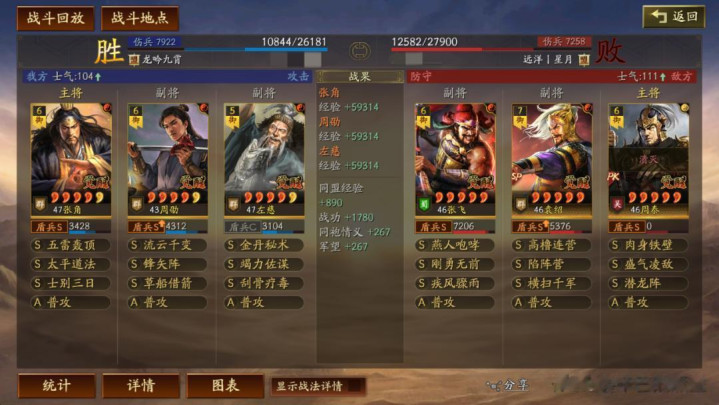Toggle 显示战法详情 tactic details display
Screen dimensions: 719x405
pos(316,386)
